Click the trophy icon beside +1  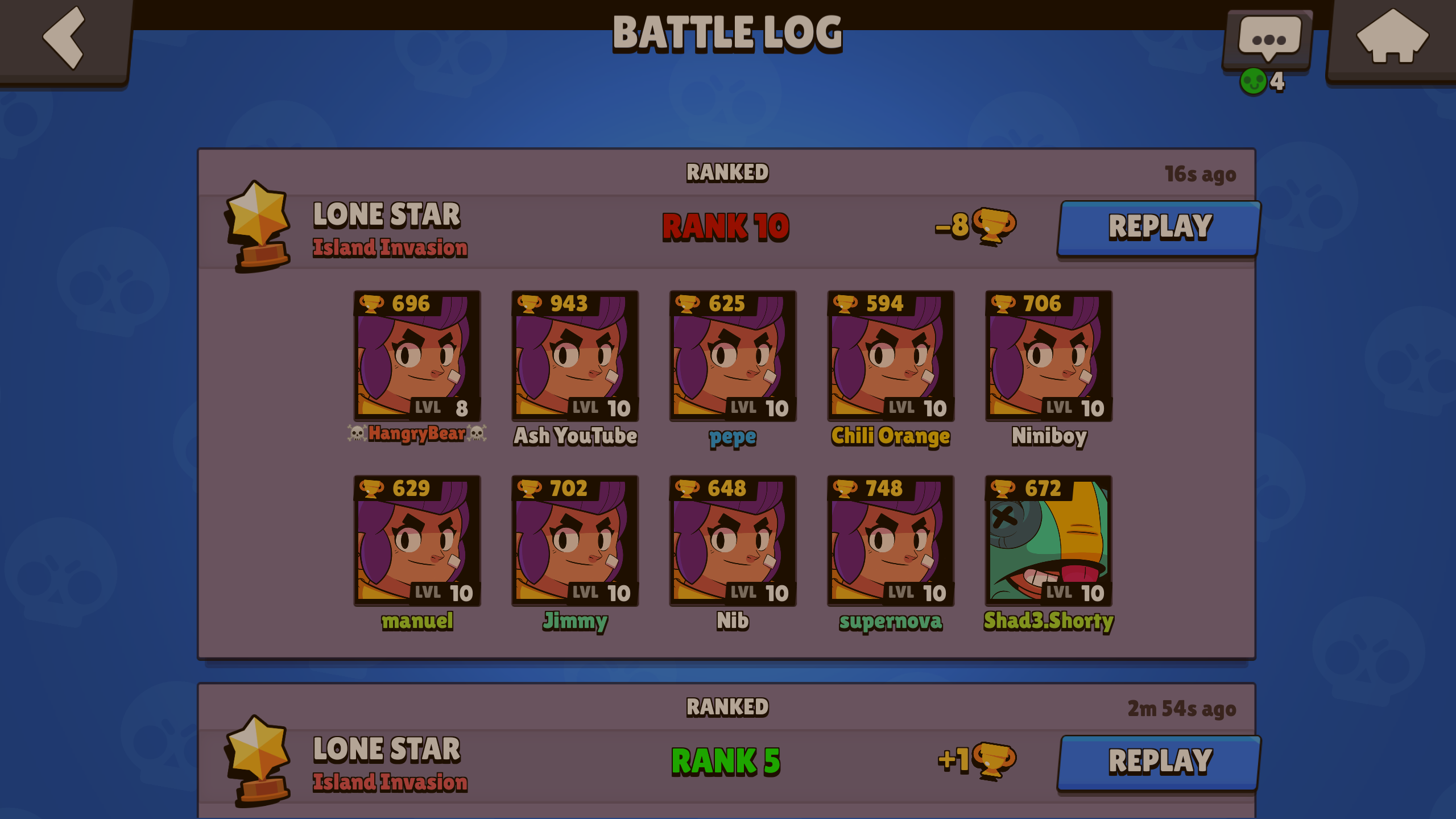pos(994,760)
